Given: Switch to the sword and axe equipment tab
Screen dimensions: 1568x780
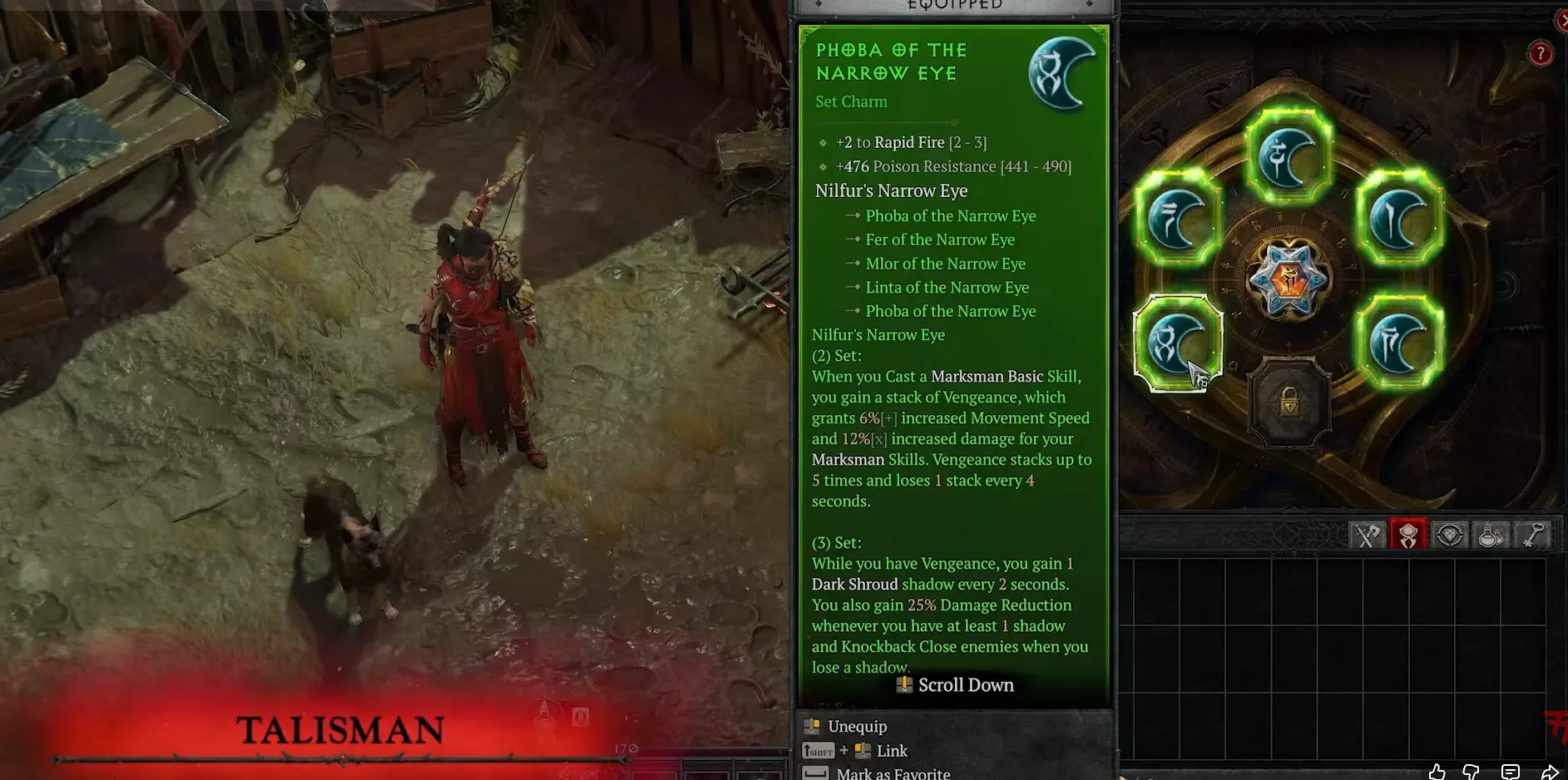Looking at the screenshot, I should [1367, 536].
